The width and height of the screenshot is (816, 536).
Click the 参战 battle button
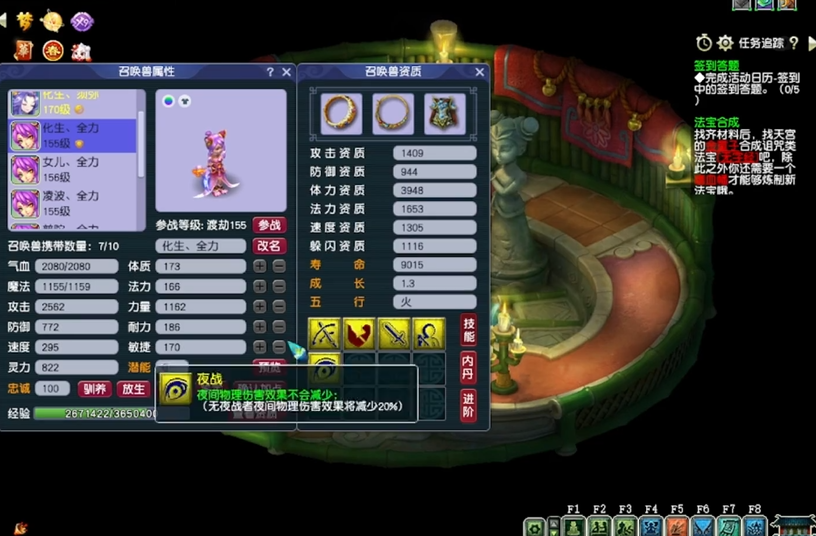pos(269,225)
